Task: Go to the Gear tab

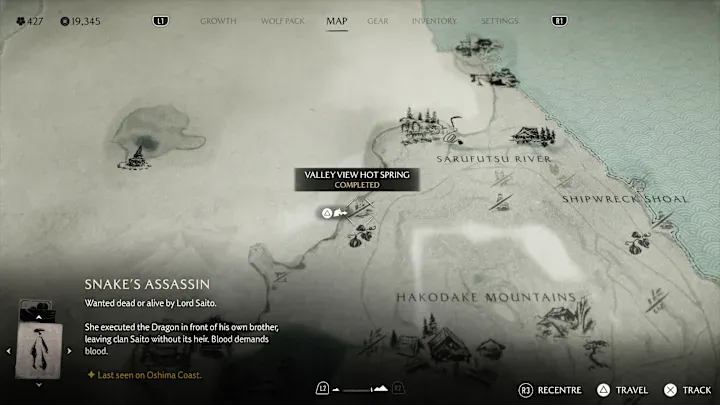Action: coord(378,21)
